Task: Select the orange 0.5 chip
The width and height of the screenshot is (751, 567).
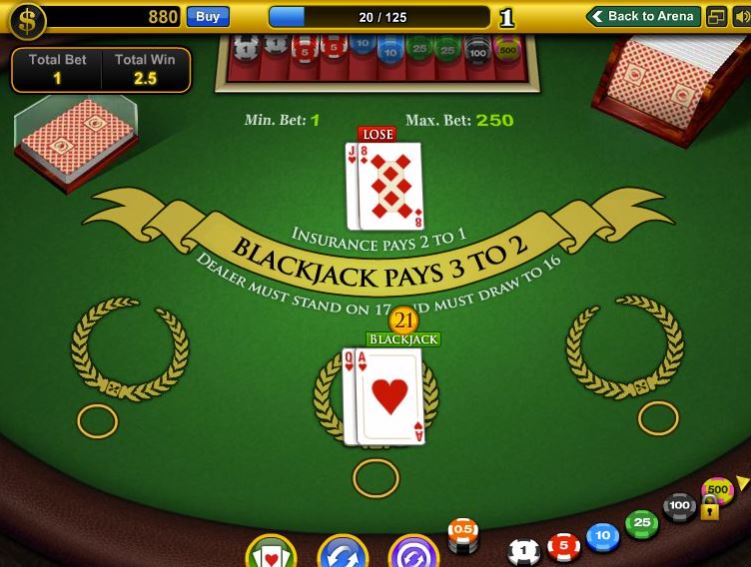Action: 463,531
